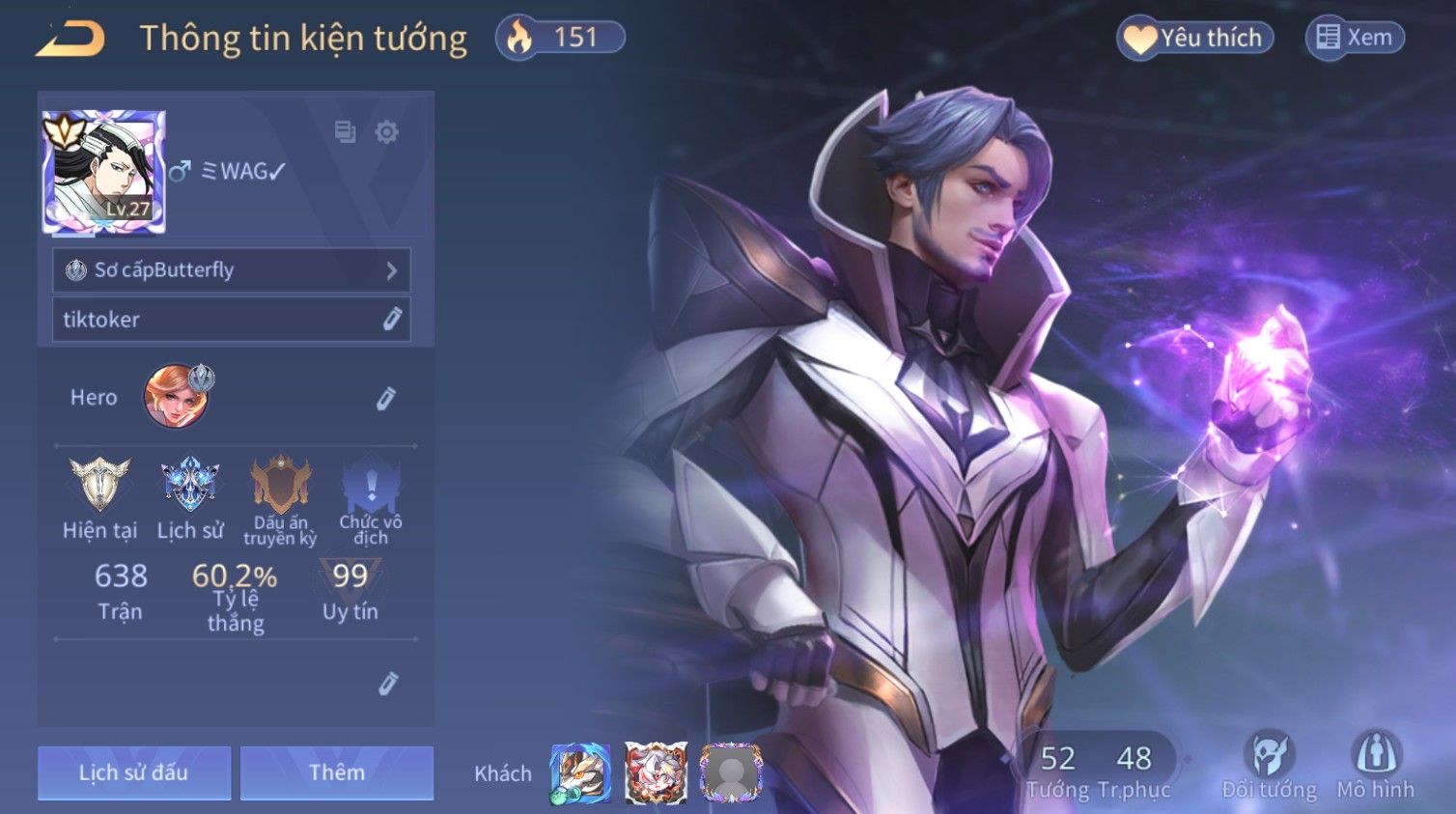This screenshot has height=814, width=1456.
Task: Edit the featured Hero selection
Action: pyautogui.click(x=385, y=398)
